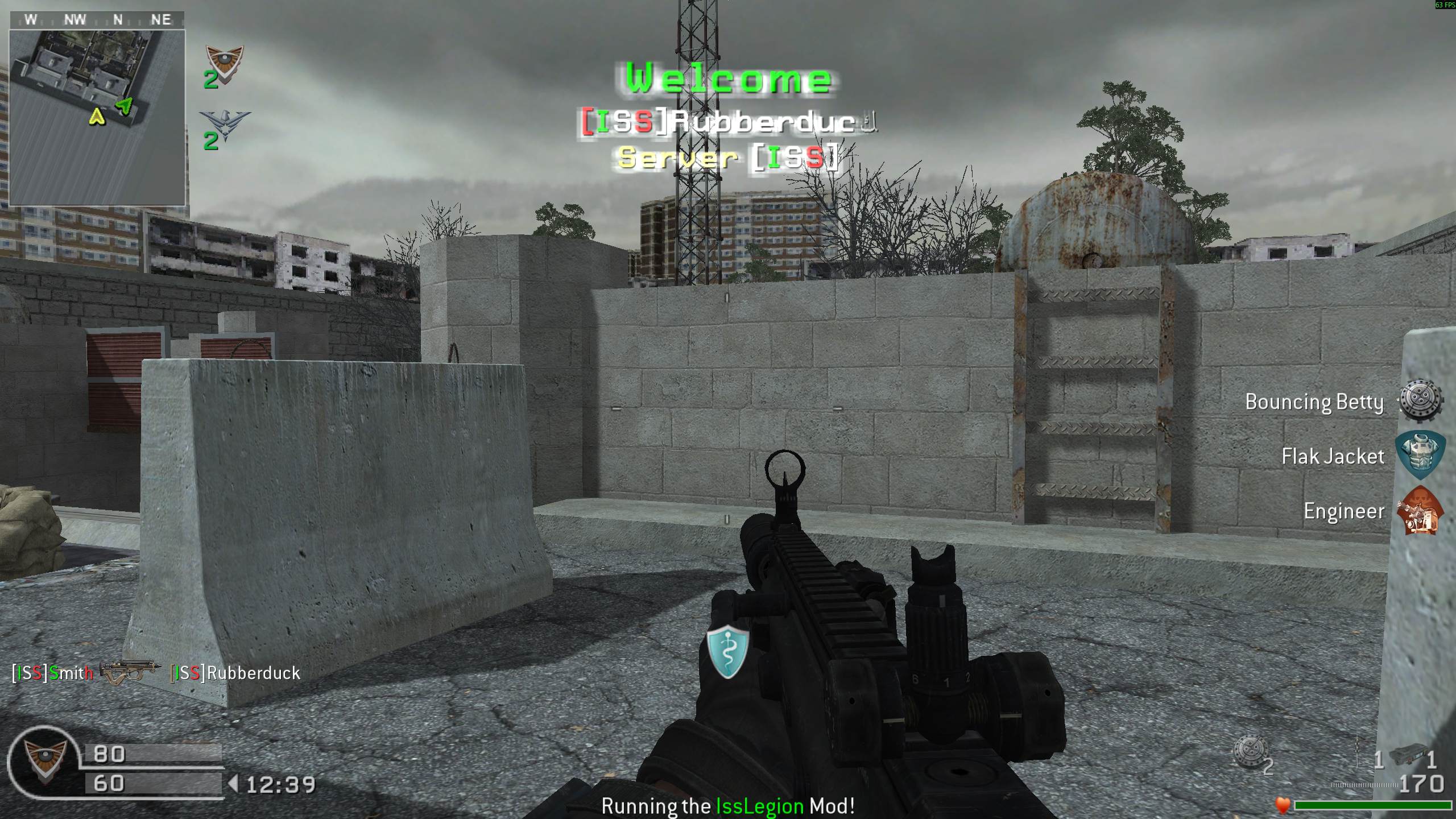The height and width of the screenshot is (819, 1456).
Task: Activate the Engineer perk icon
Action: click(1421, 511)
